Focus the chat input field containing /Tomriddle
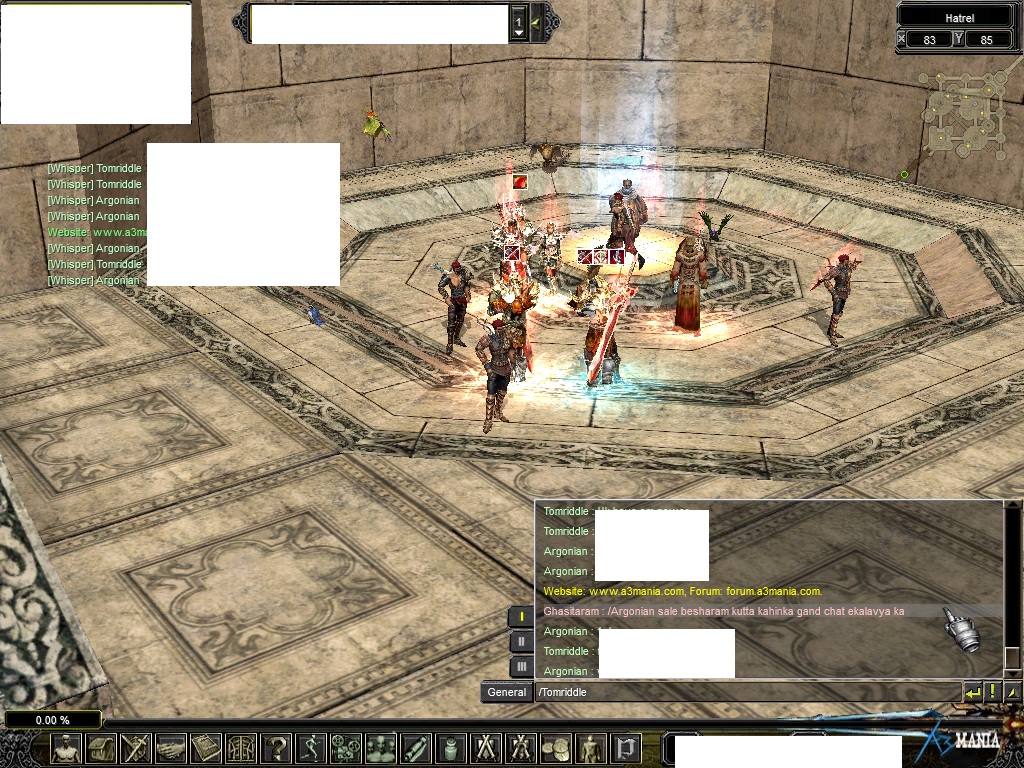The width and height of the screenshot is (1024, 768). 745,692
